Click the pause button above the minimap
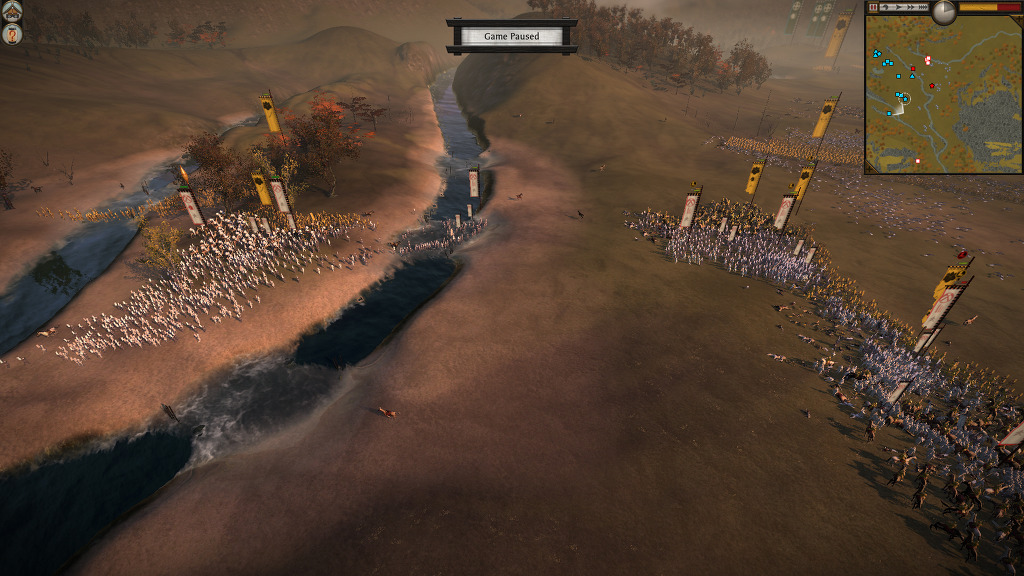This screenshot has width=1024, height=576. [x=873, y=7]
